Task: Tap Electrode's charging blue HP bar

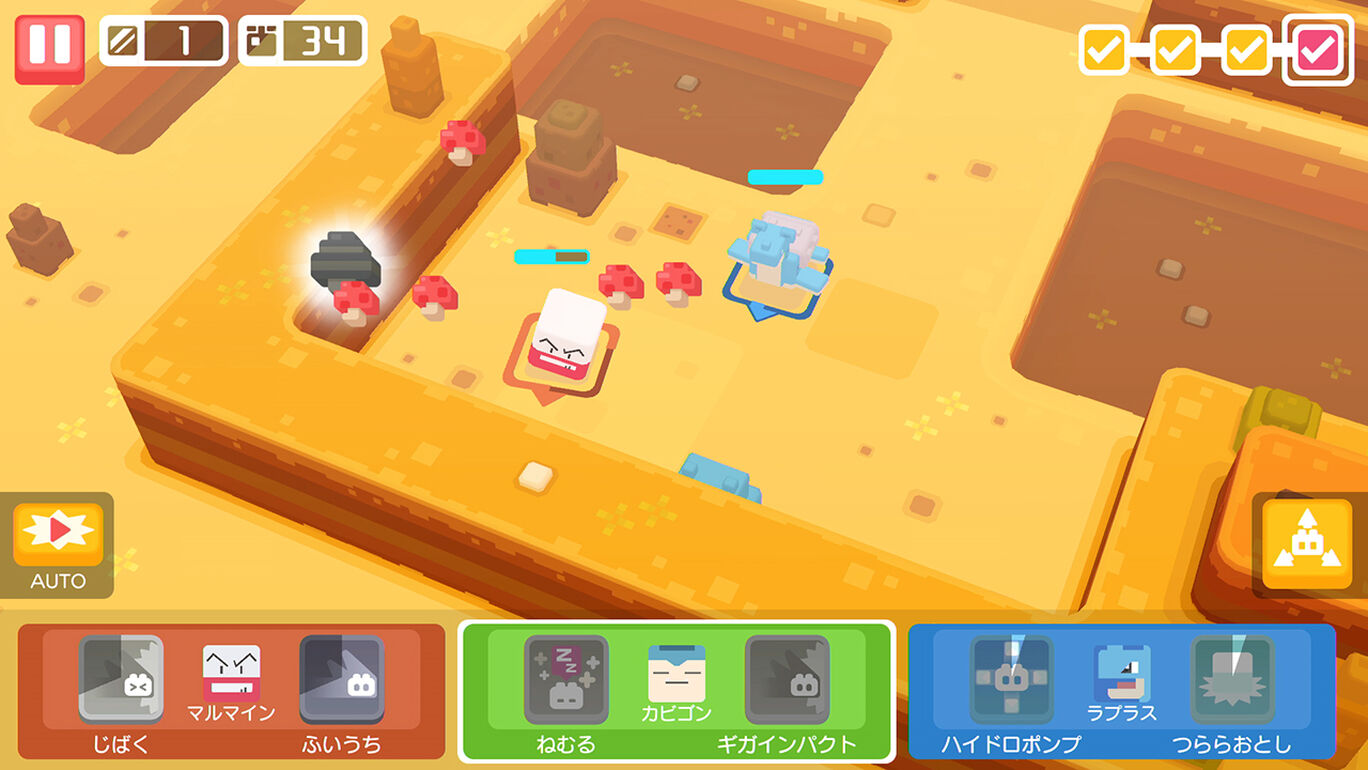Action: pyautogui.click(x=553, y=256)
